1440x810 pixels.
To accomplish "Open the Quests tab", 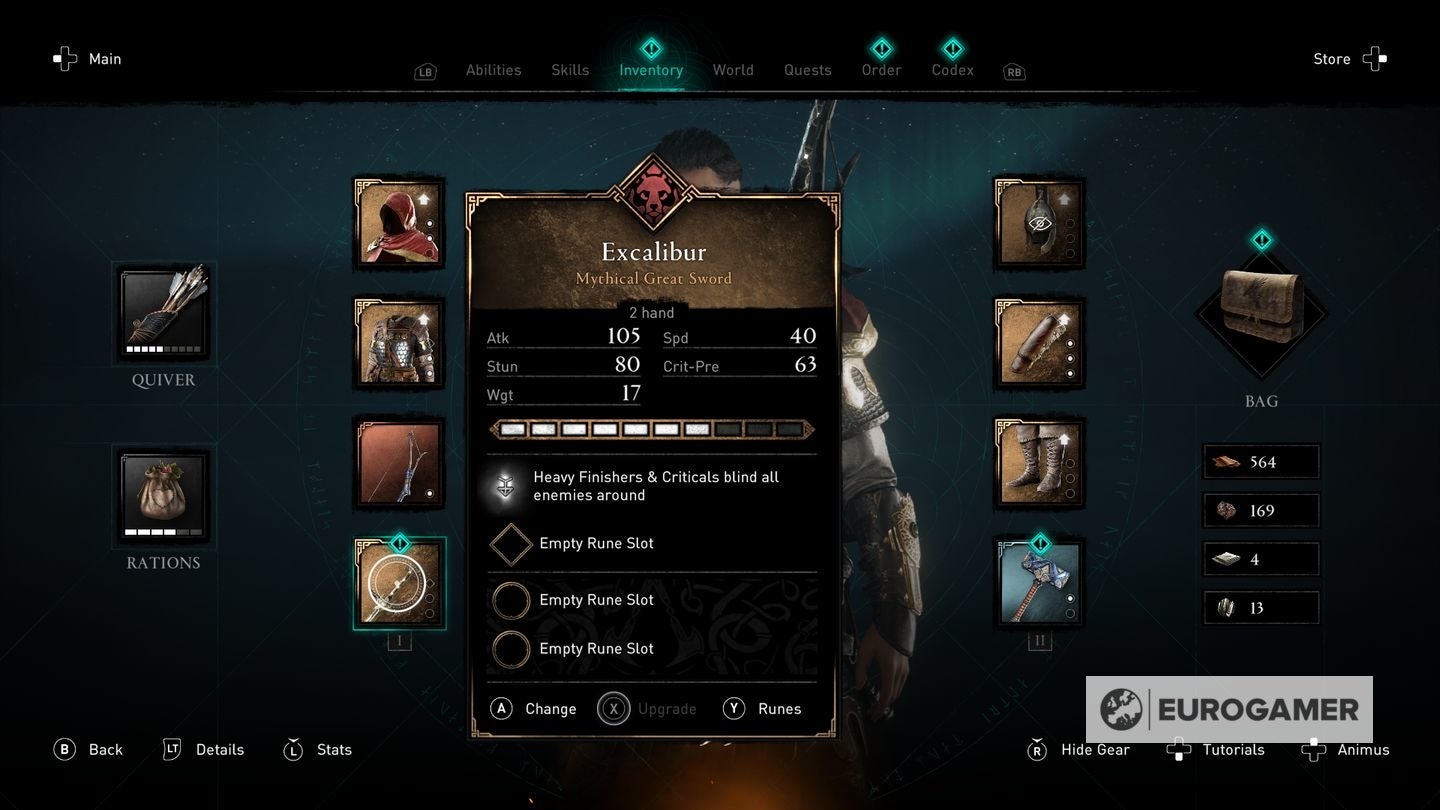I will point(807,70).
